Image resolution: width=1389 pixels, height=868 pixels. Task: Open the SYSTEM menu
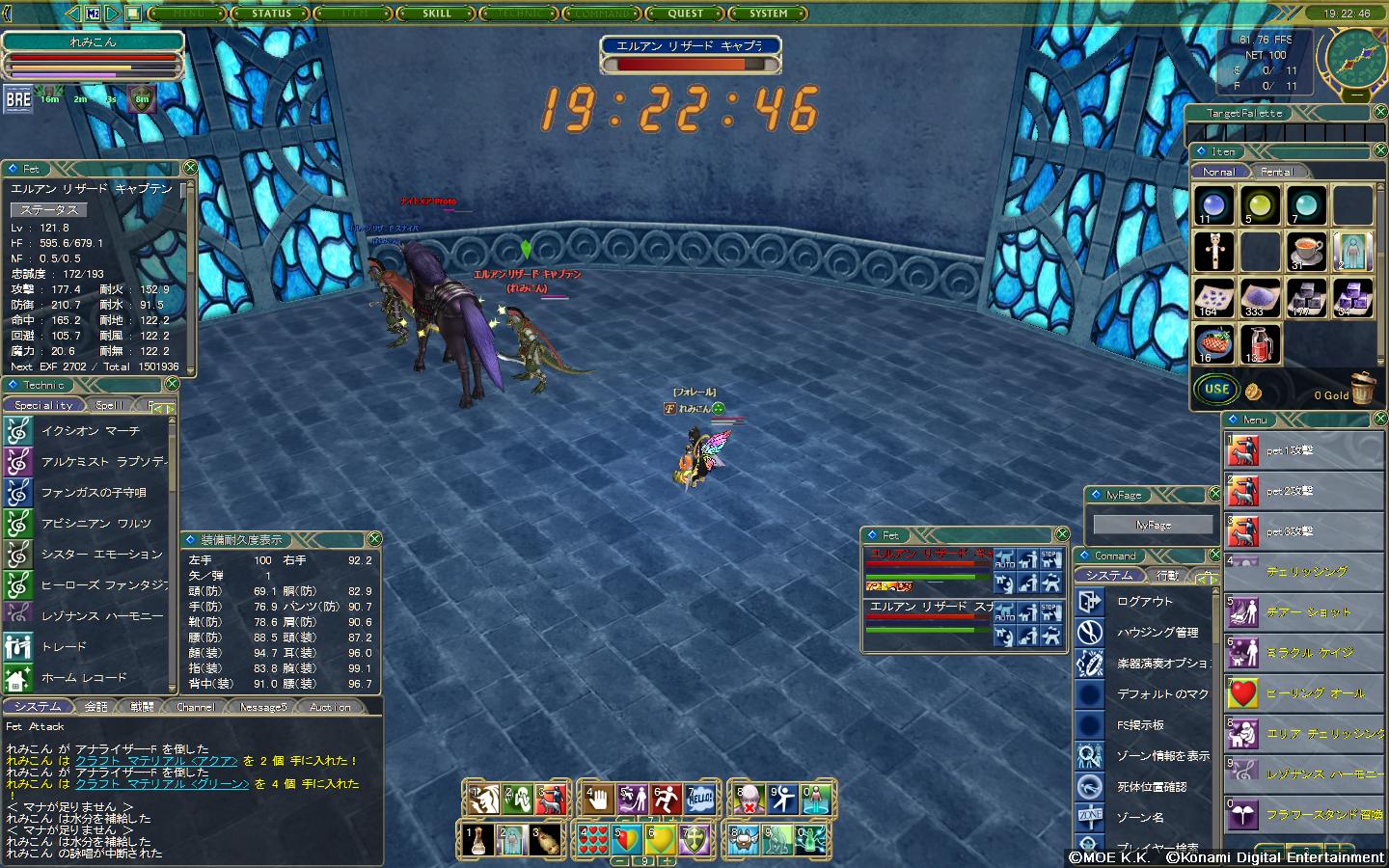point(769,14)
